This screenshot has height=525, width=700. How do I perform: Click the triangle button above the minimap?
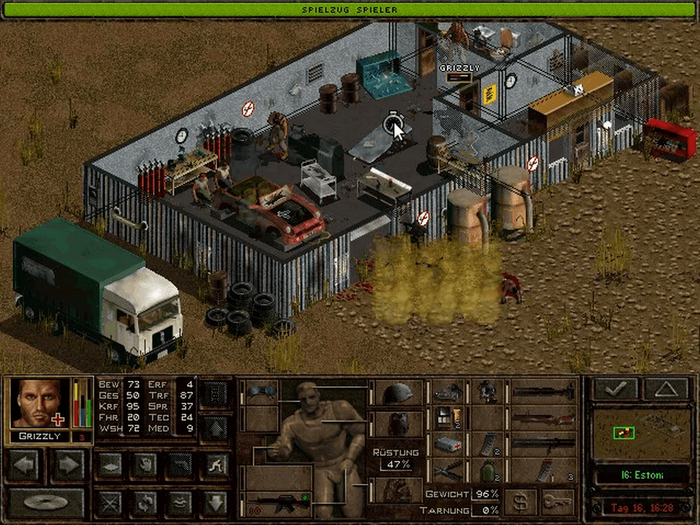(x=664, y=389)
